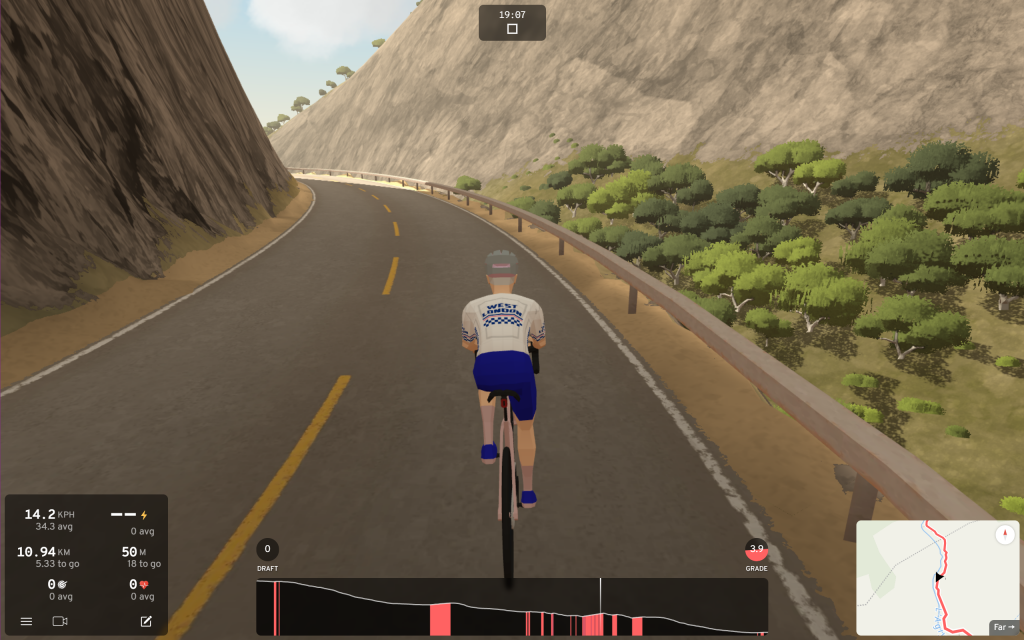Switch minimap zoom using the Far button

(1002, 626)
